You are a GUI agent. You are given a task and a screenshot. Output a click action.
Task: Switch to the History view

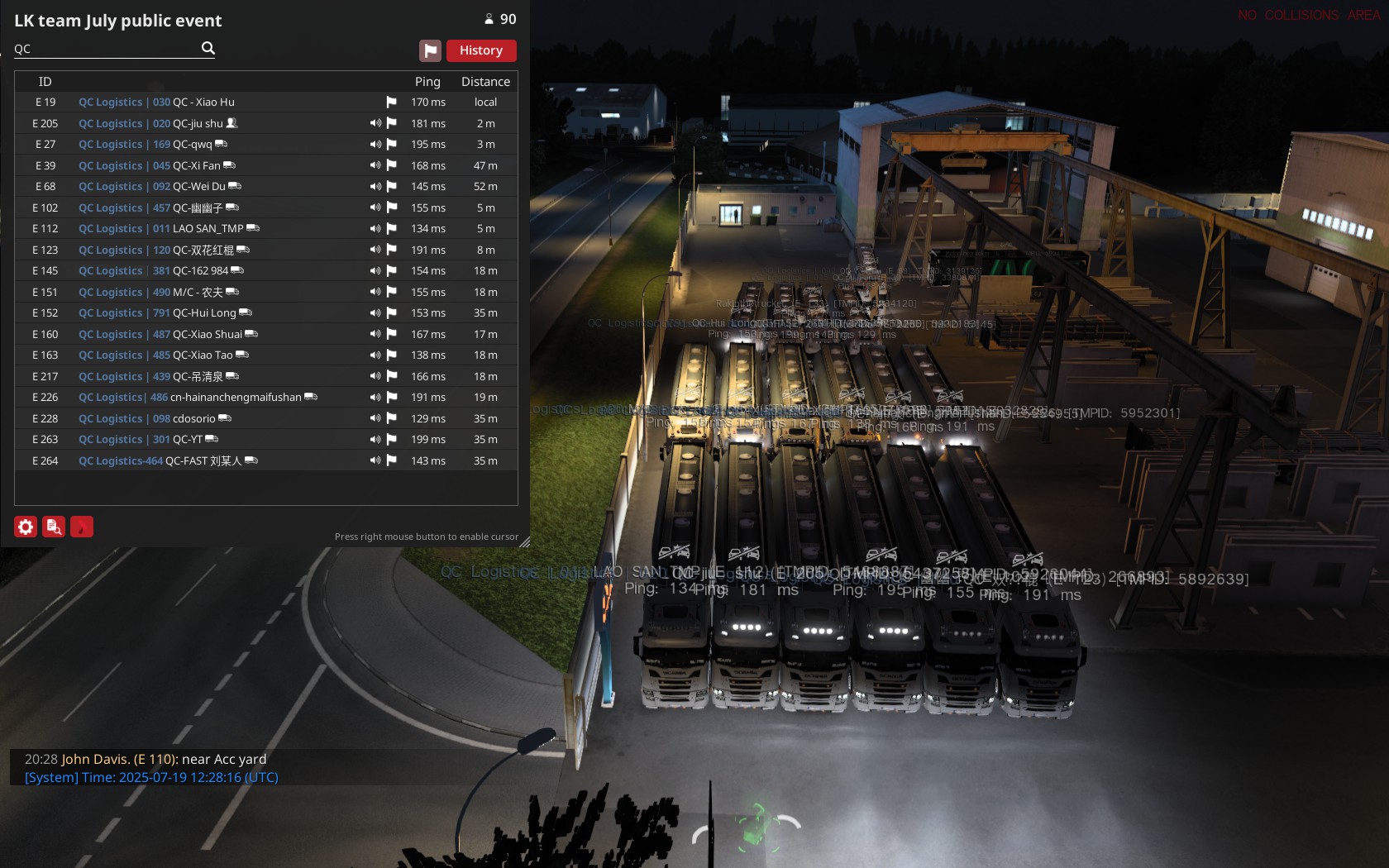click(x=481, y=50)
